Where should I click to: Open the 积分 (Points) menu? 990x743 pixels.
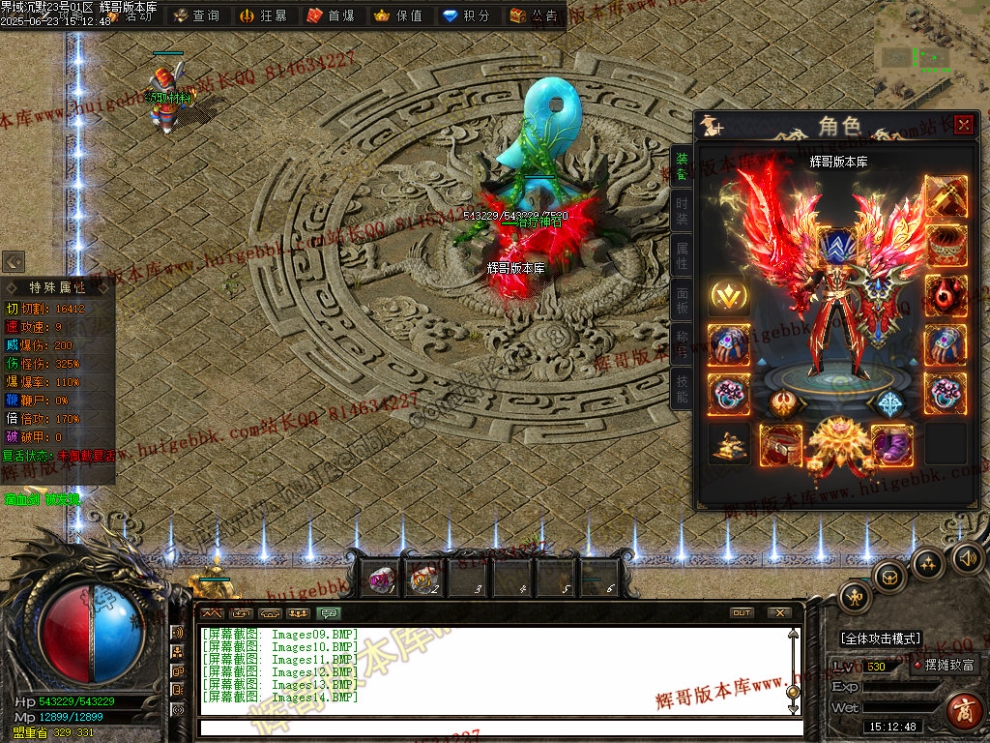tap(467, 16)
